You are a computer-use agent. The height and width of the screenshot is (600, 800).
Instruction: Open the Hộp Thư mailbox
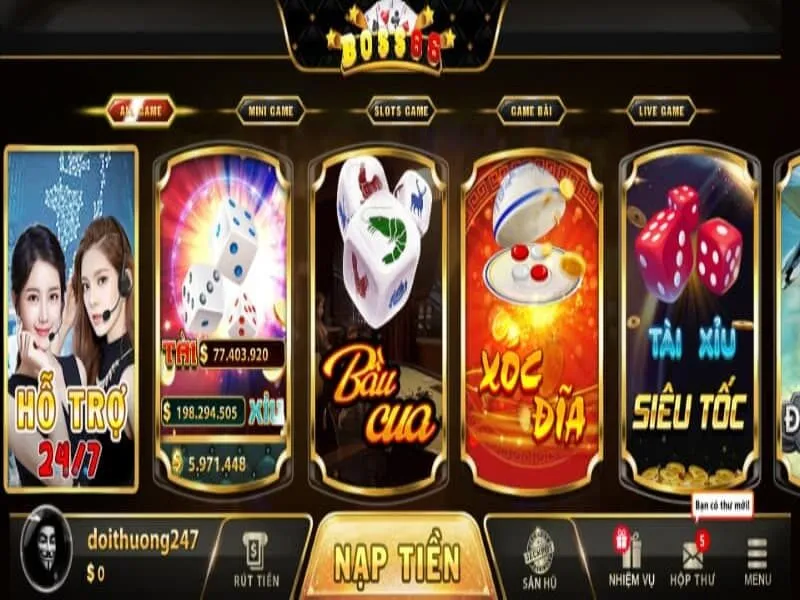[693, 559]
